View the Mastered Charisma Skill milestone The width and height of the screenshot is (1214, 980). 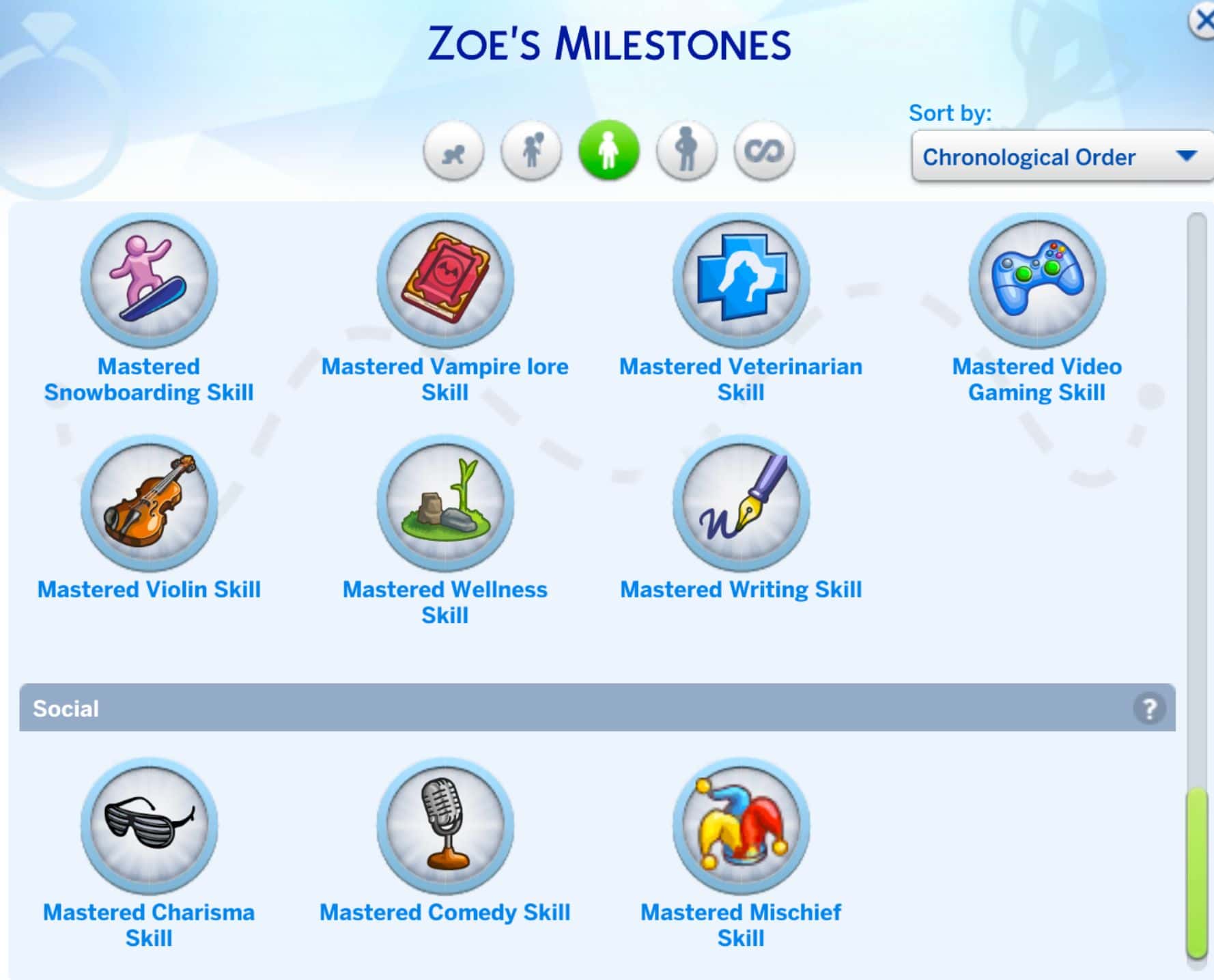(x=149, y=825)
